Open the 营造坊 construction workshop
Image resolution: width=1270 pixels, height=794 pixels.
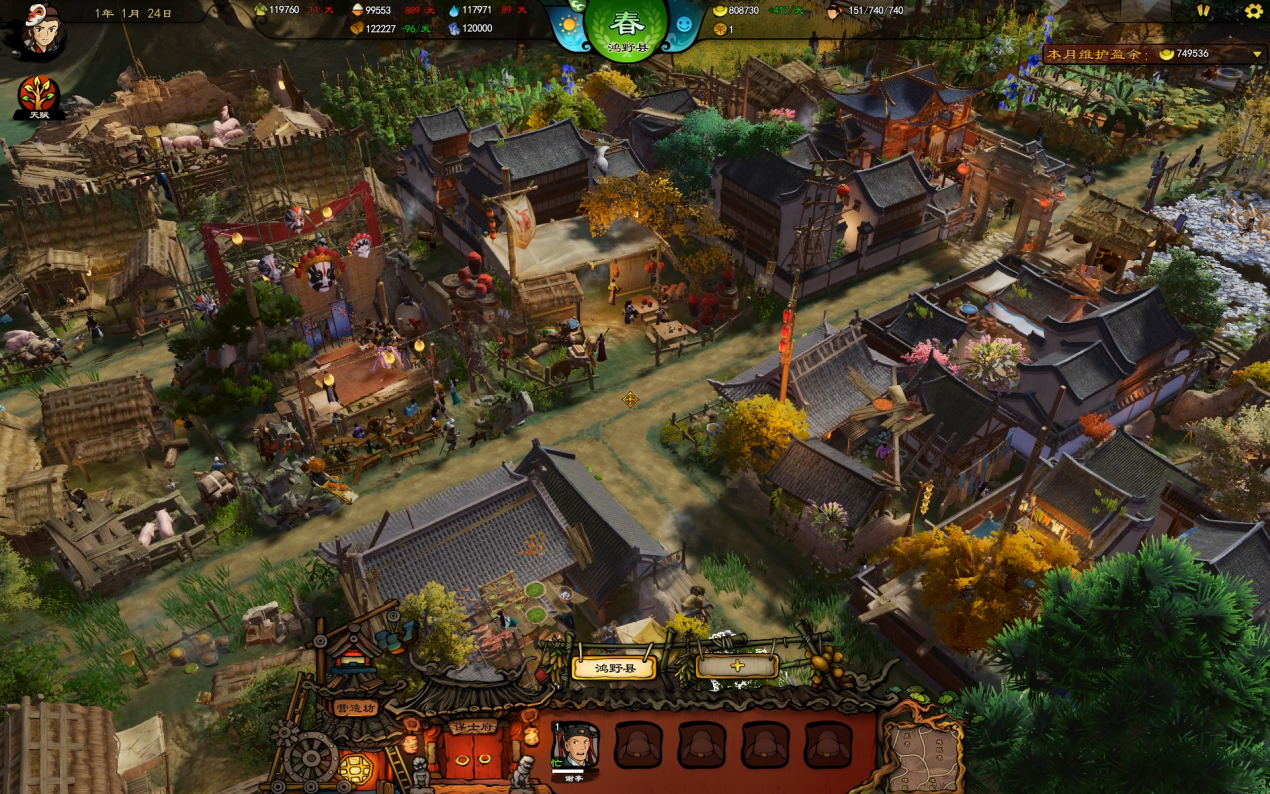tap(355, 708)
